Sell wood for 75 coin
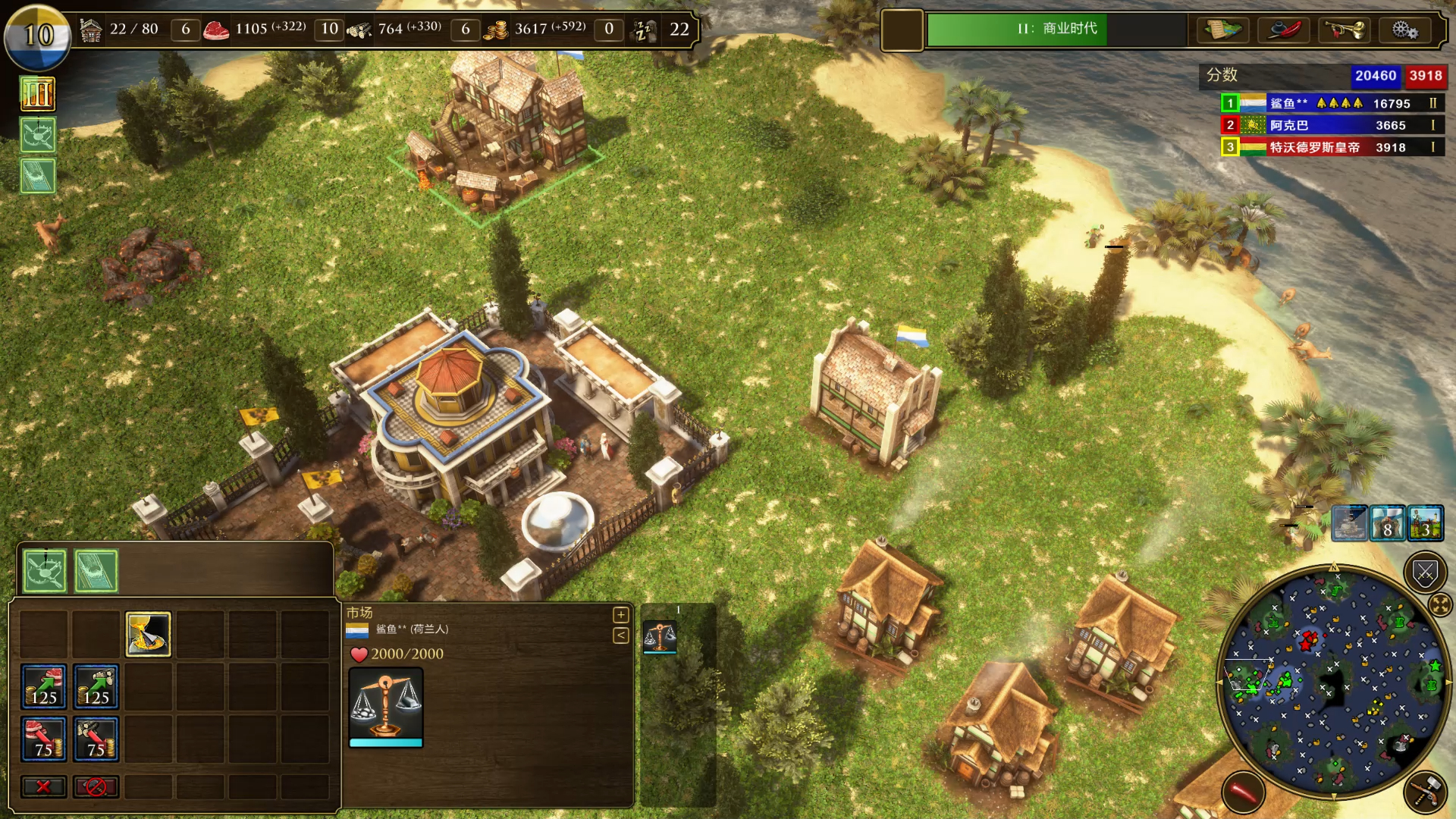The width and height of the screenshot is (1456, 819). tap(96, 739)
